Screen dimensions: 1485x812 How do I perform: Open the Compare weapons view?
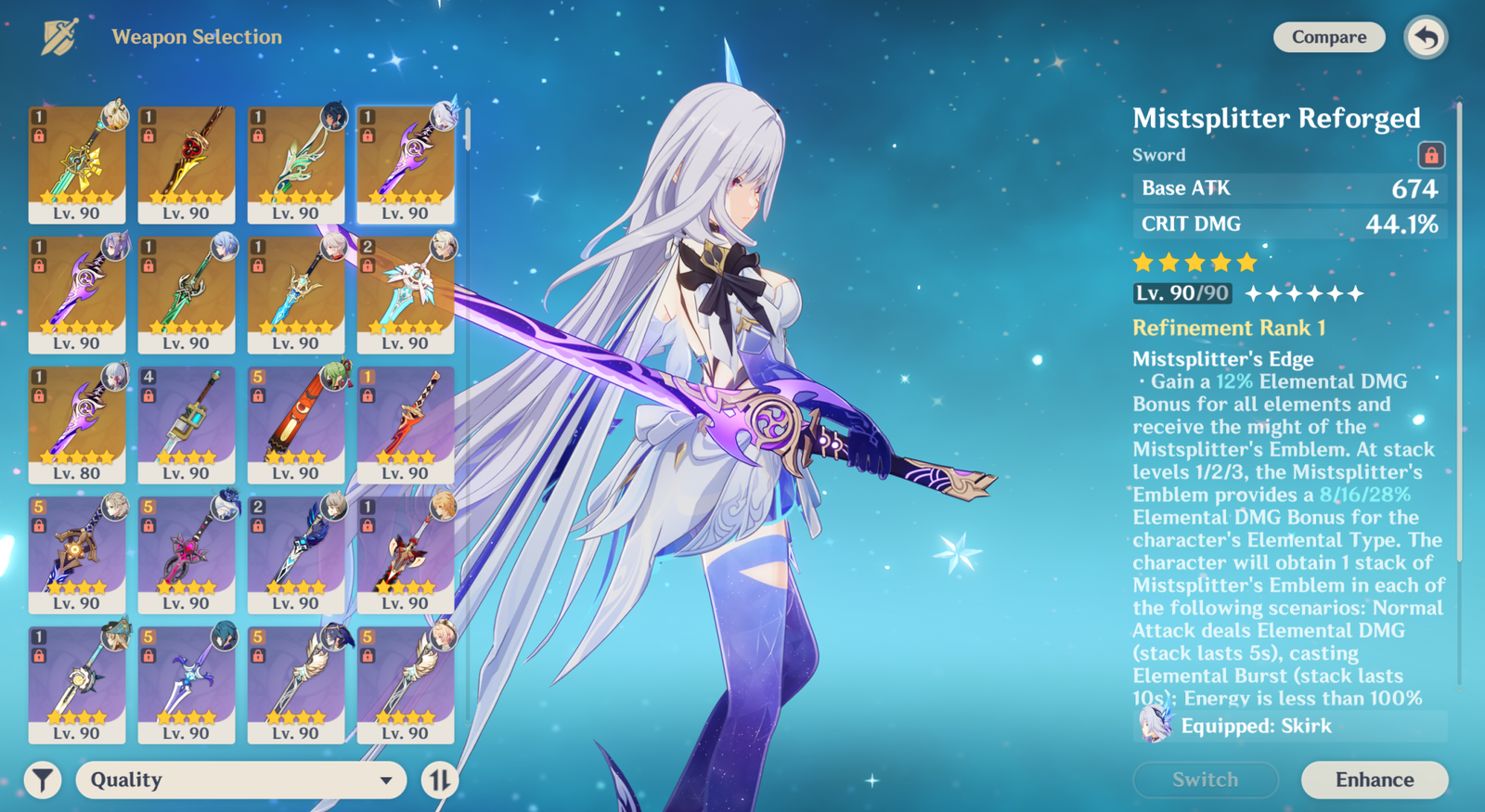tap(1328, 37)
